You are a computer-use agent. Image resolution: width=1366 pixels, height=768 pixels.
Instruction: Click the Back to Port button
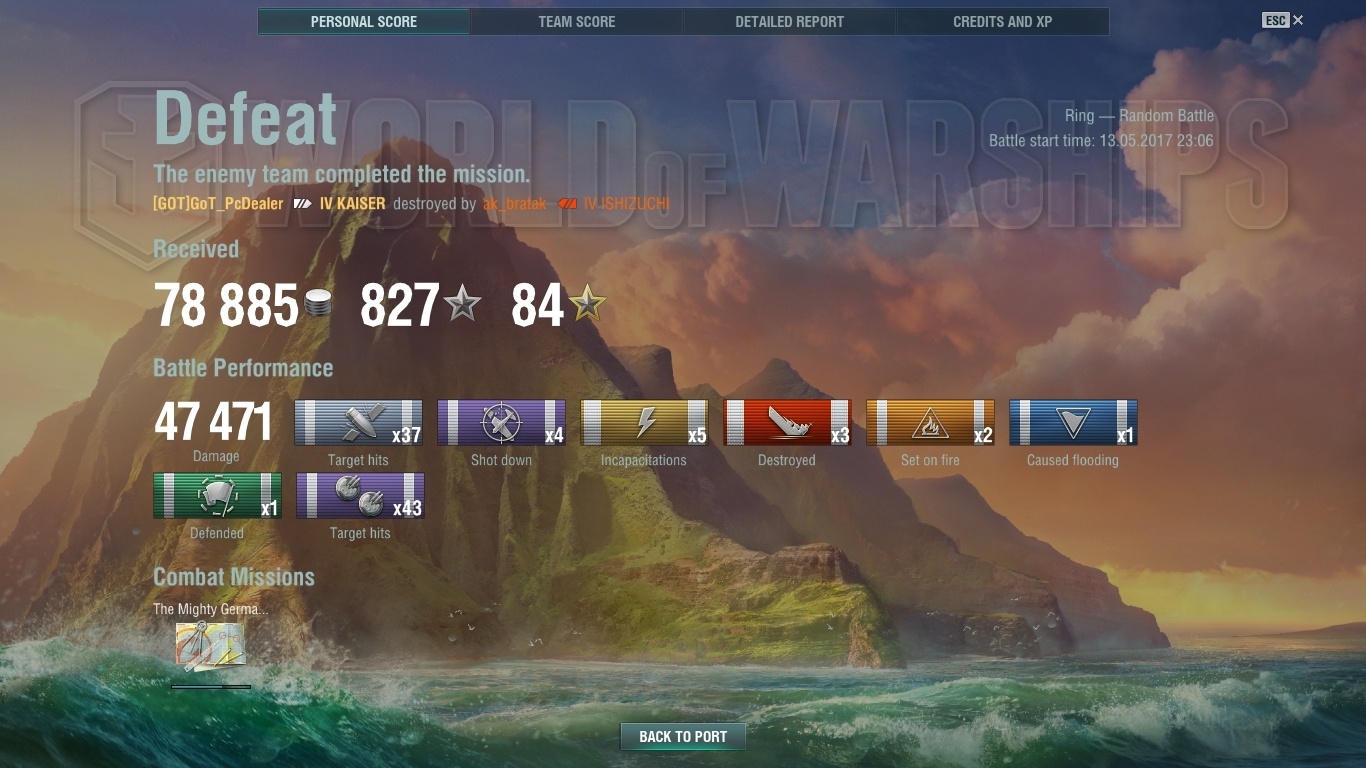tap(683, 737)
